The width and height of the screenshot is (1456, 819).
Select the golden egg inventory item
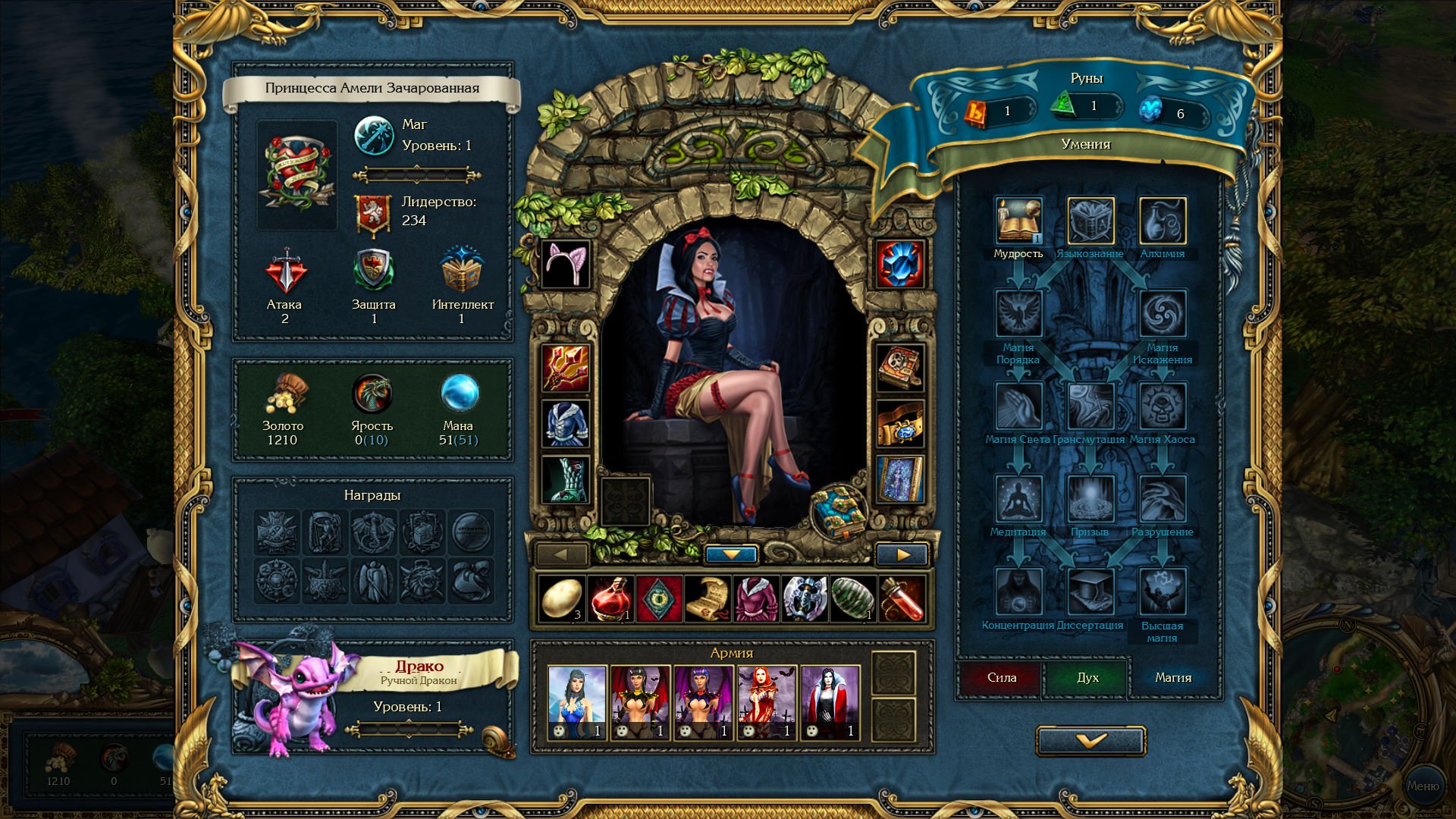pos(561,598)
